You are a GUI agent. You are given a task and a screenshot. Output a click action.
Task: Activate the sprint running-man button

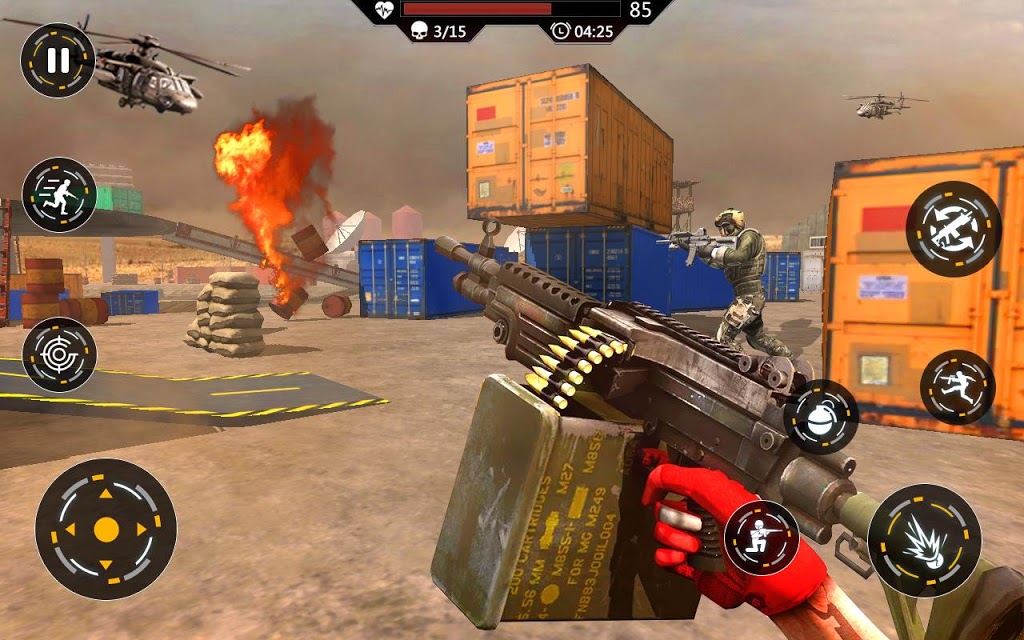point(60,194)
